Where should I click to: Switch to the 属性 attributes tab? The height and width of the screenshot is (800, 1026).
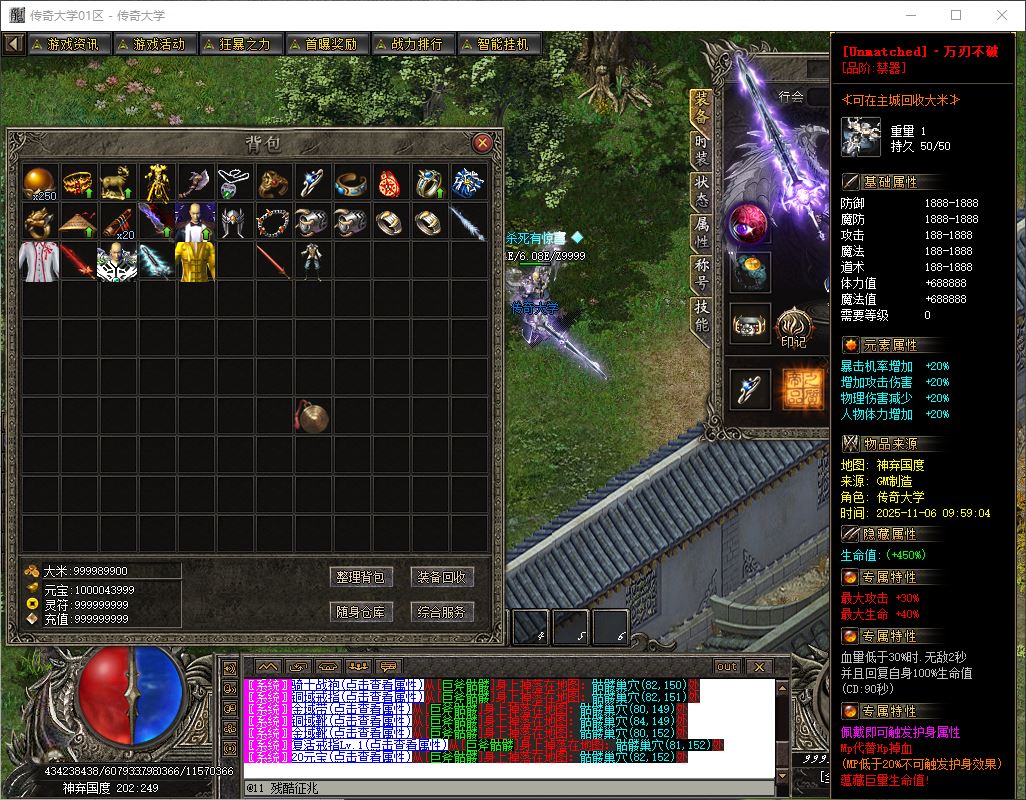pos(702,232)
